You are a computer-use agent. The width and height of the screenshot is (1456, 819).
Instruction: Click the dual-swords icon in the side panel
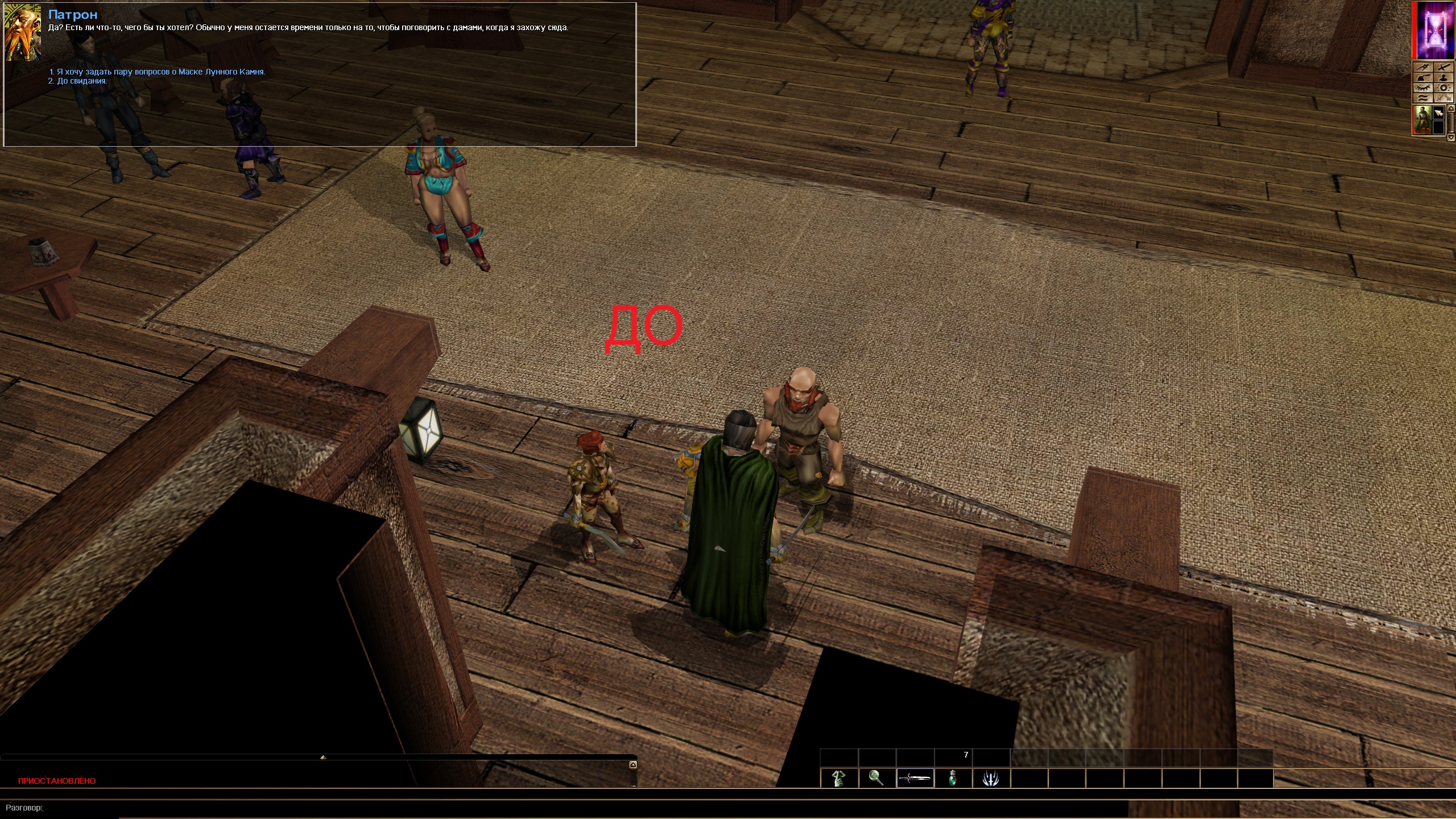tap(1442, 98)
